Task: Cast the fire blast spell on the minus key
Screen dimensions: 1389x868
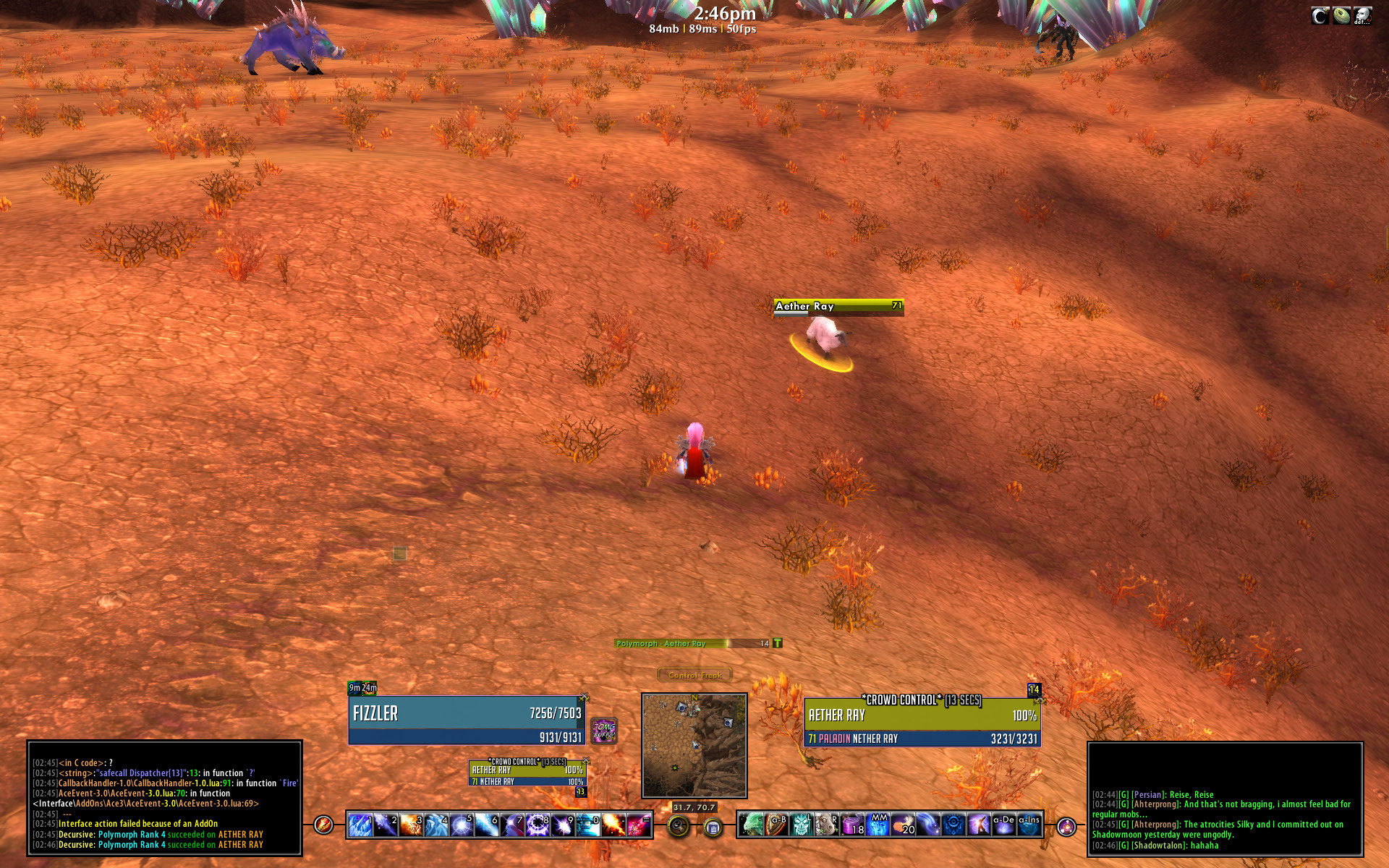Action: 613,825
